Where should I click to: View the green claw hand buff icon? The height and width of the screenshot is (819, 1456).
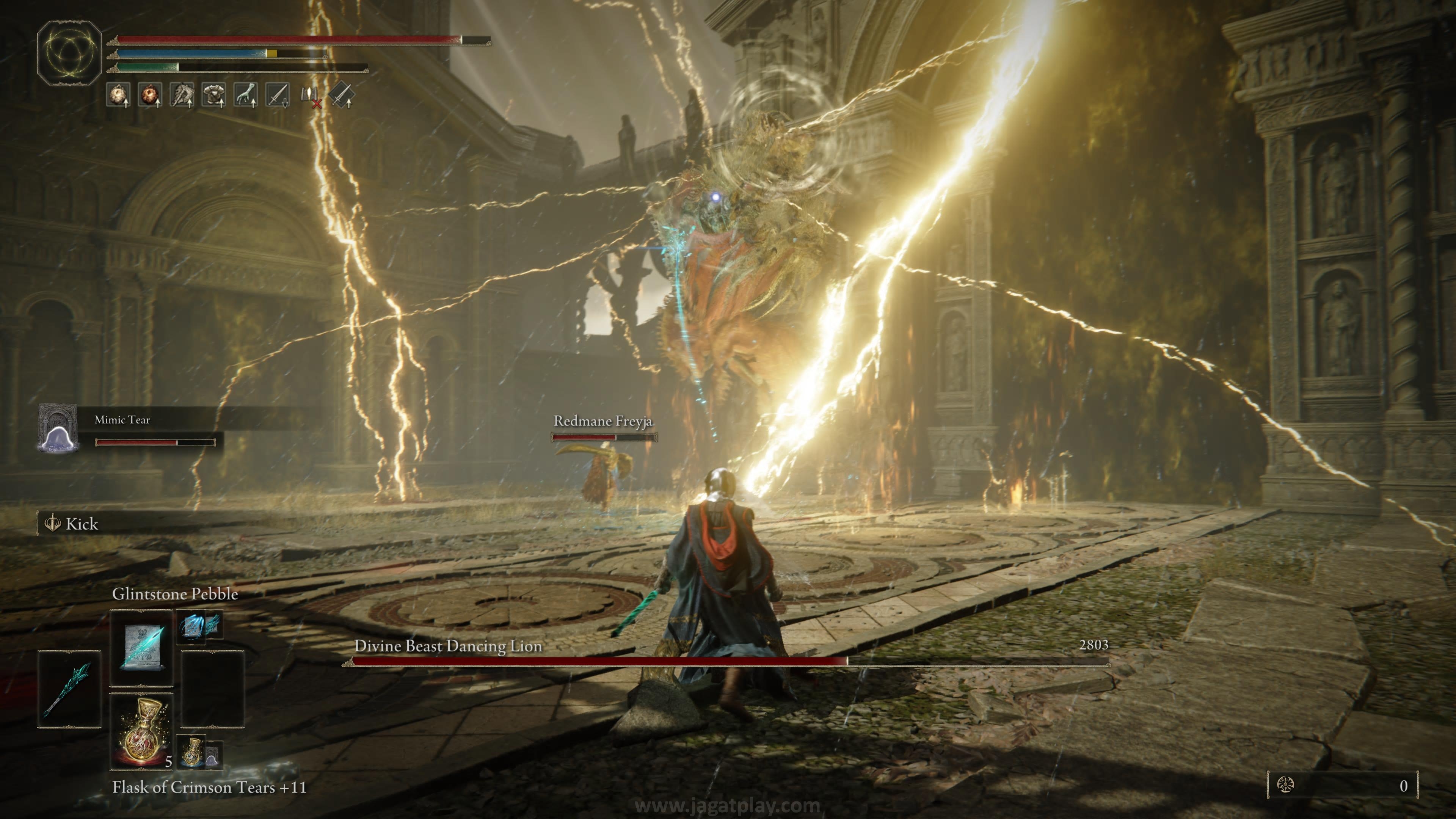246,95
